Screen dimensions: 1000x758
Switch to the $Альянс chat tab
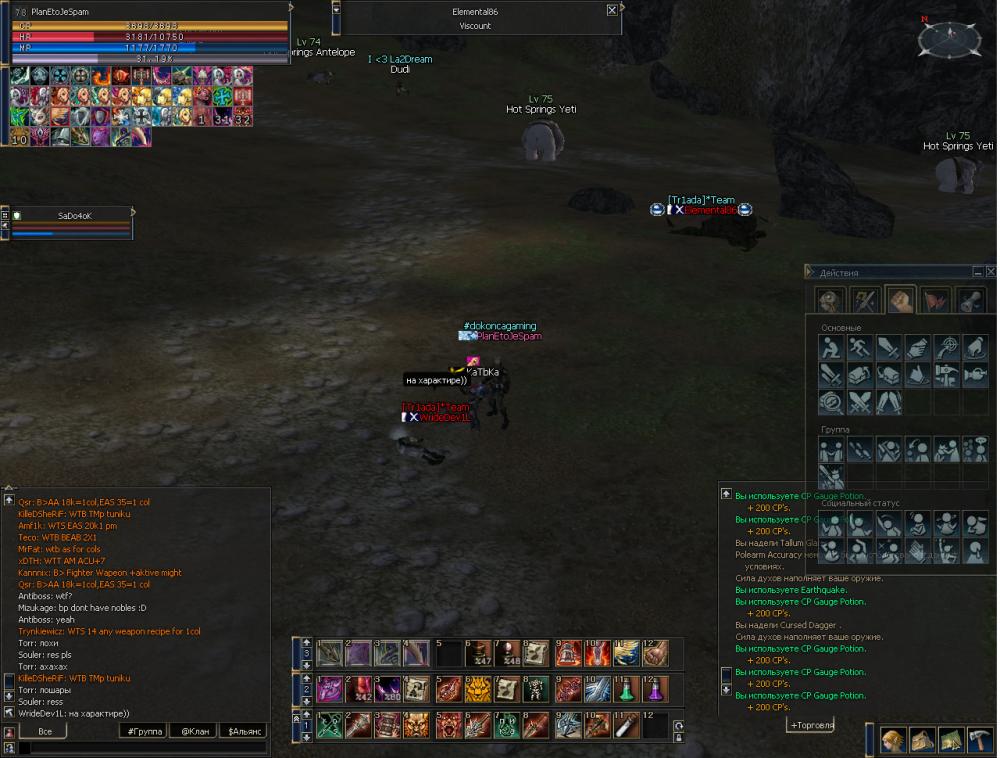pyautogui.click(x=243, y=731)
